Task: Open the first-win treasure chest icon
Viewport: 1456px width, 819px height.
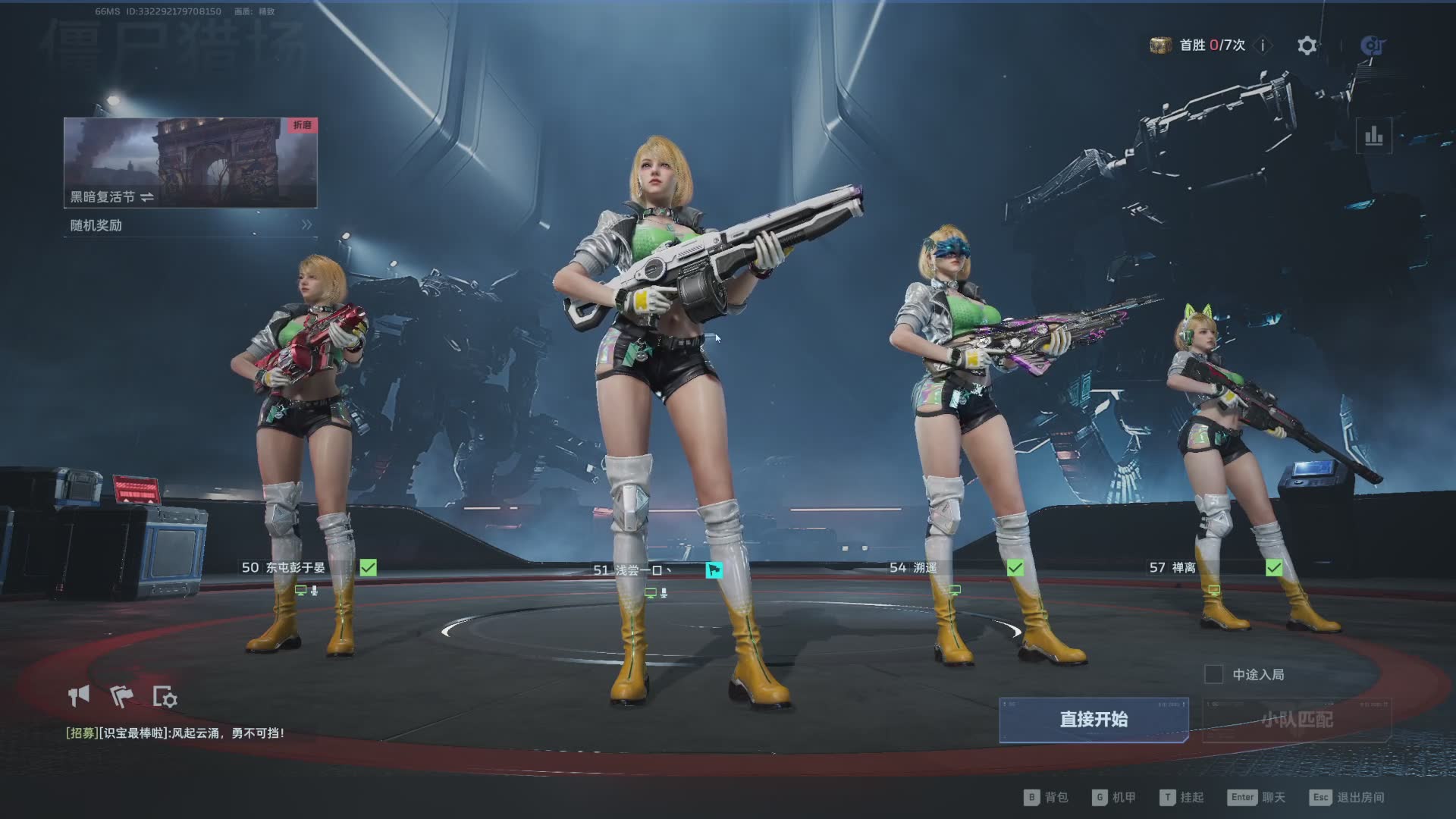Action: (1160, 45)
